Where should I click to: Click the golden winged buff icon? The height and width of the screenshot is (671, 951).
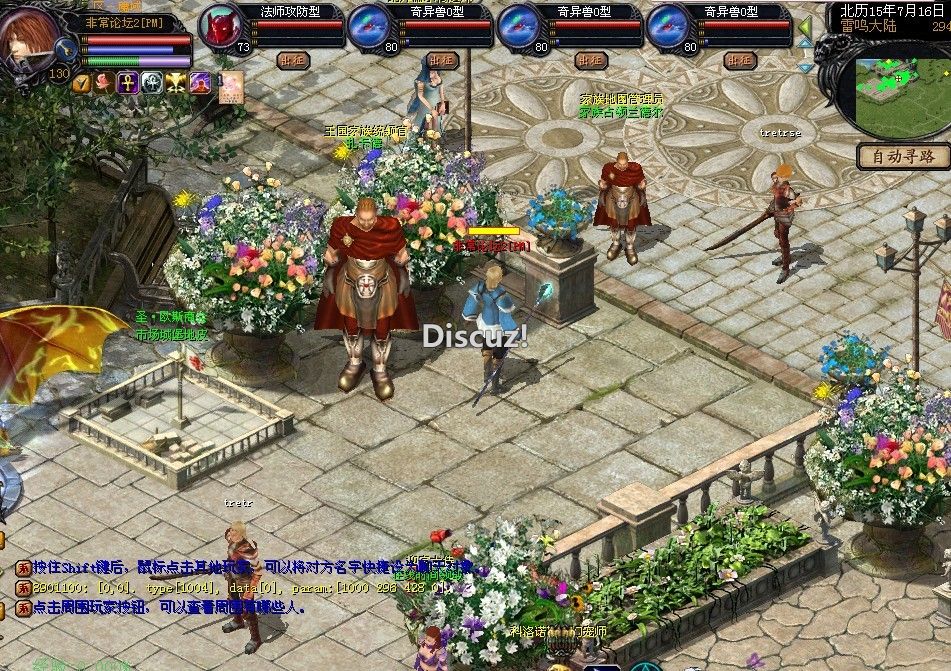coord(176,82)
